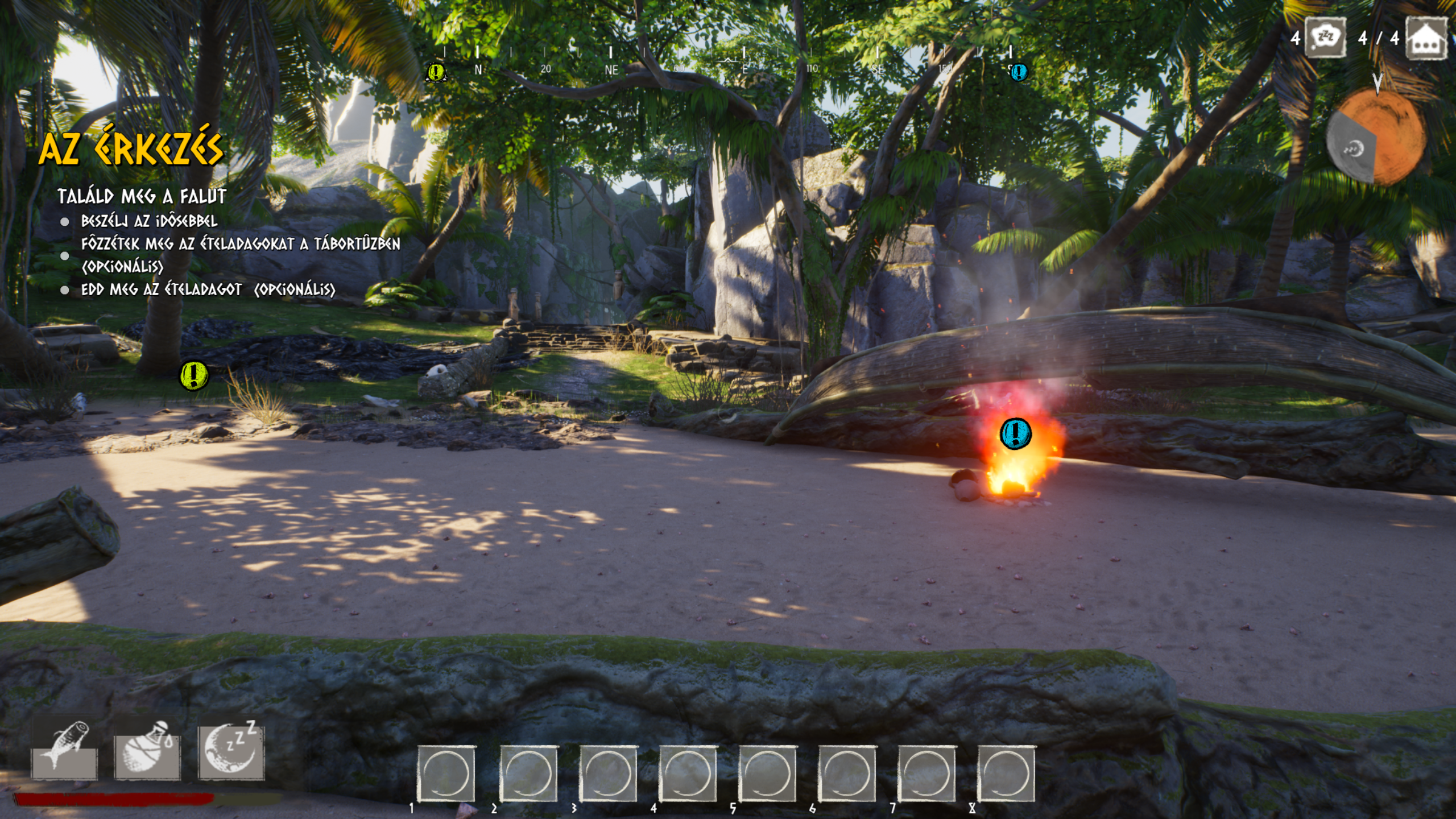Click the blue marker on the compass bar
The width and height of the screenshot is (1456, 819).
(1019, 72)
